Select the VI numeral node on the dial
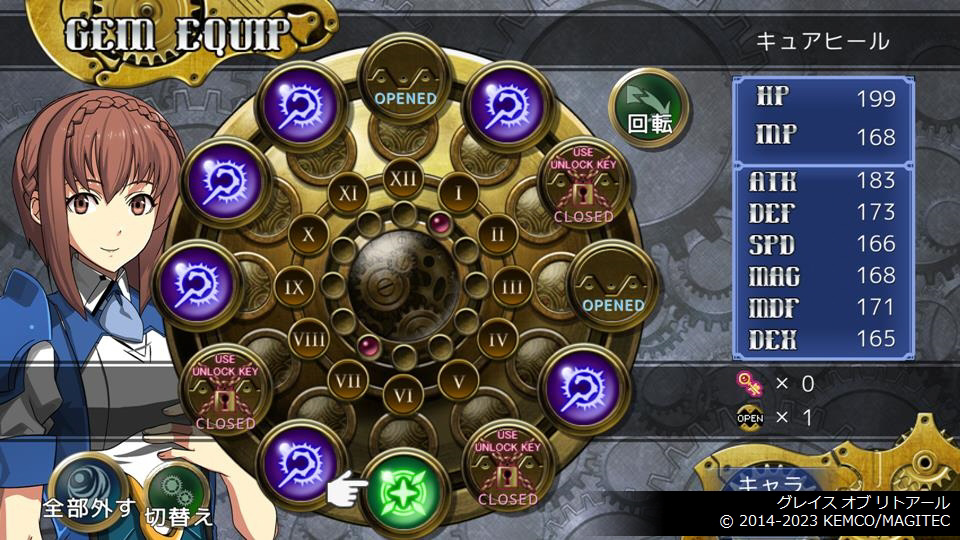This screenshot has width=960, height=540. [404, 395]
